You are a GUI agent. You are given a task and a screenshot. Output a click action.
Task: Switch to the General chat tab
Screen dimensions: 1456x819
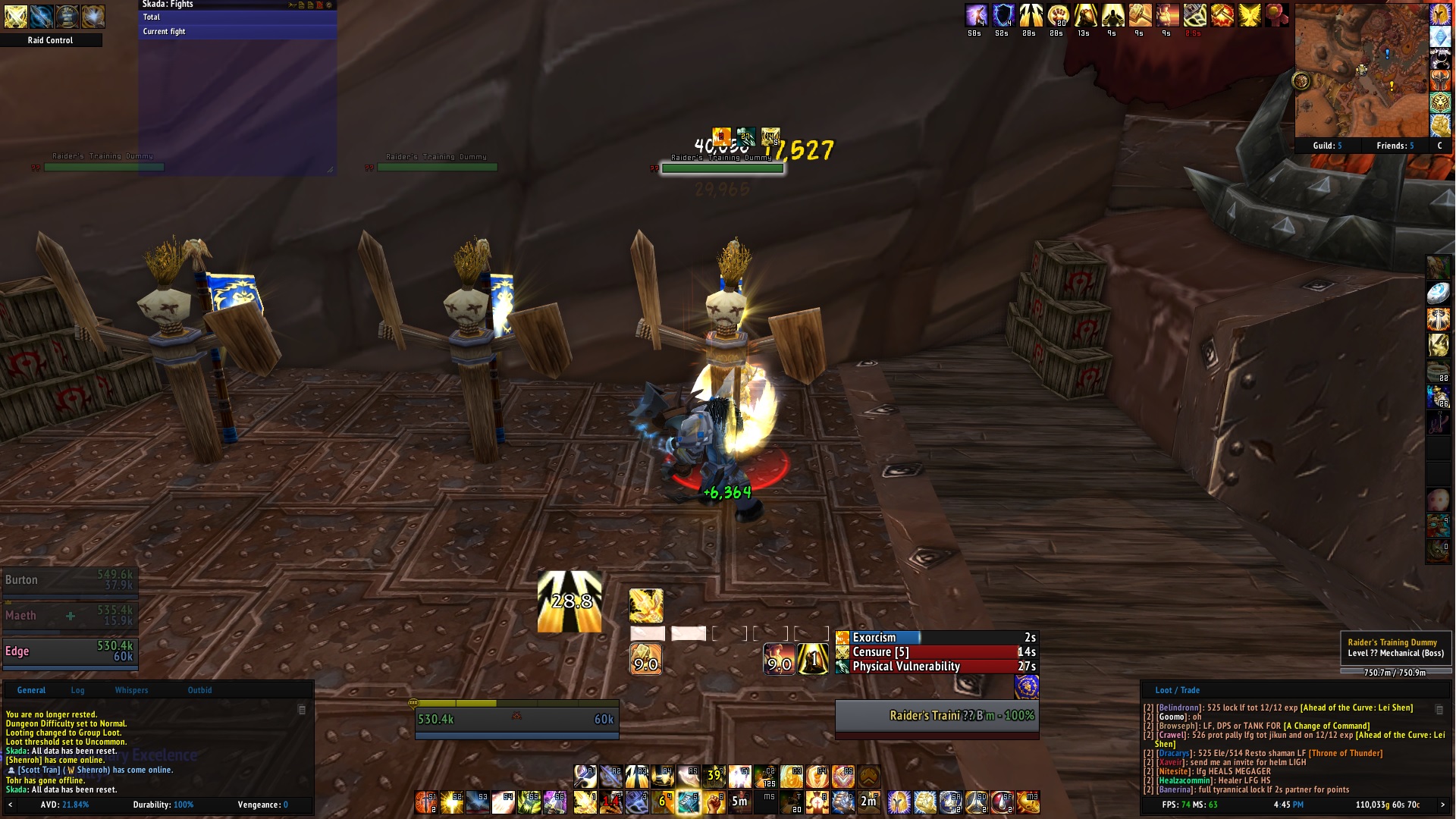click(31, 690)
